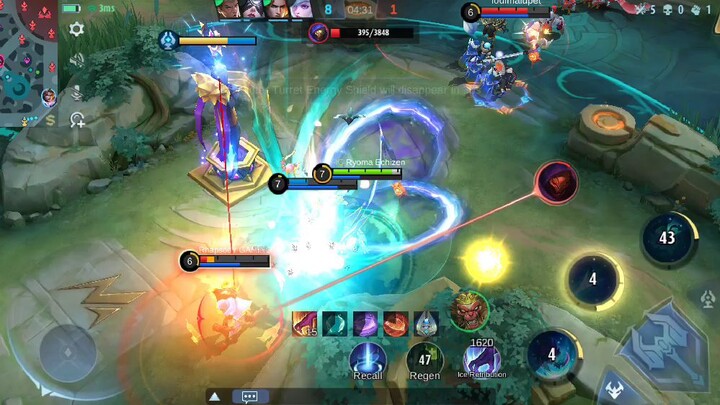Activate the Recall ability

368,357
